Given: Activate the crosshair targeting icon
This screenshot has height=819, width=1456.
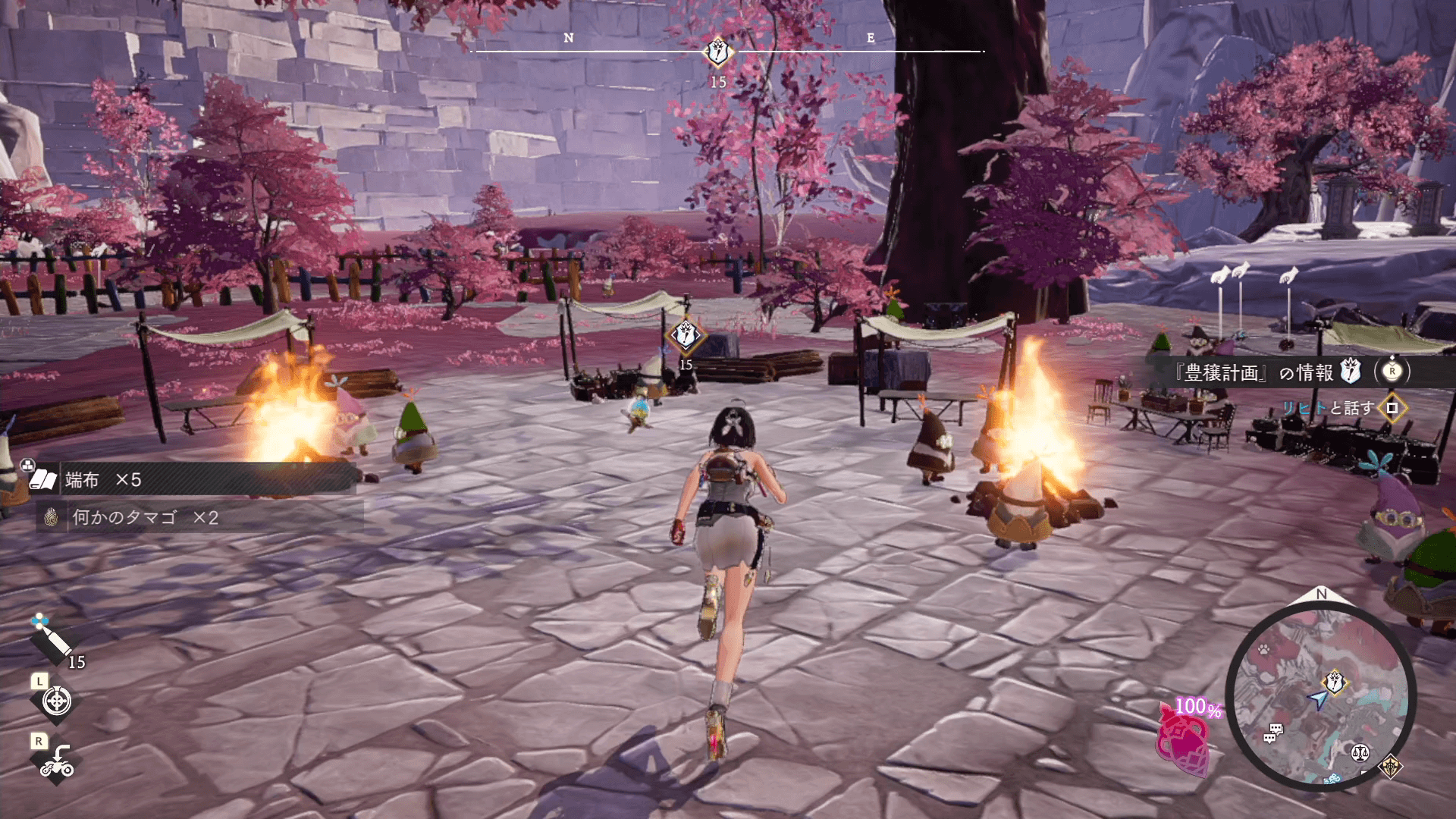Looking at the screenshot, I should click(x=57, y=701).
